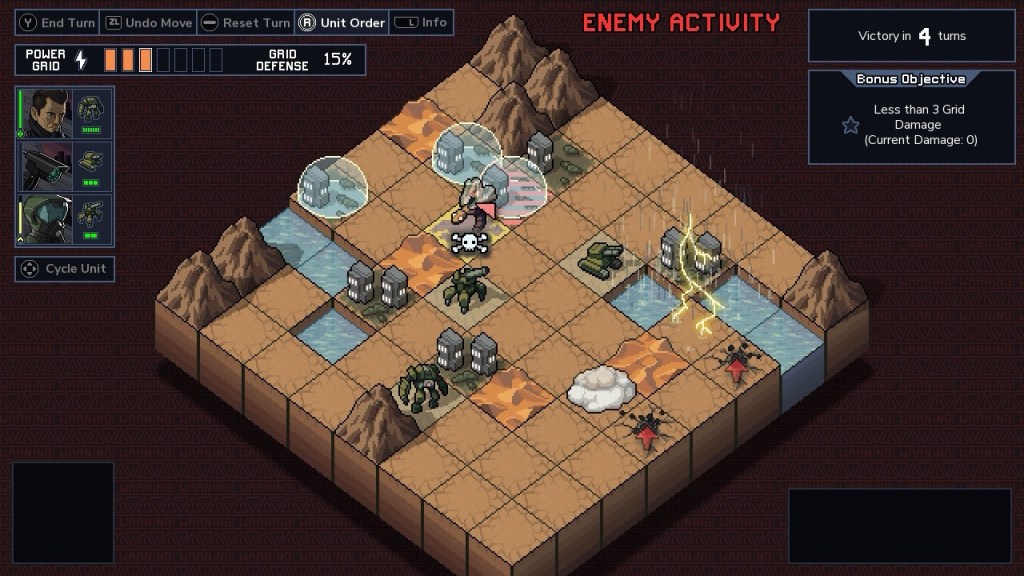Reset Turn from the top bar
This screenshot has height=576, width=1024.
pyautogui.click(x=246, y=22)
